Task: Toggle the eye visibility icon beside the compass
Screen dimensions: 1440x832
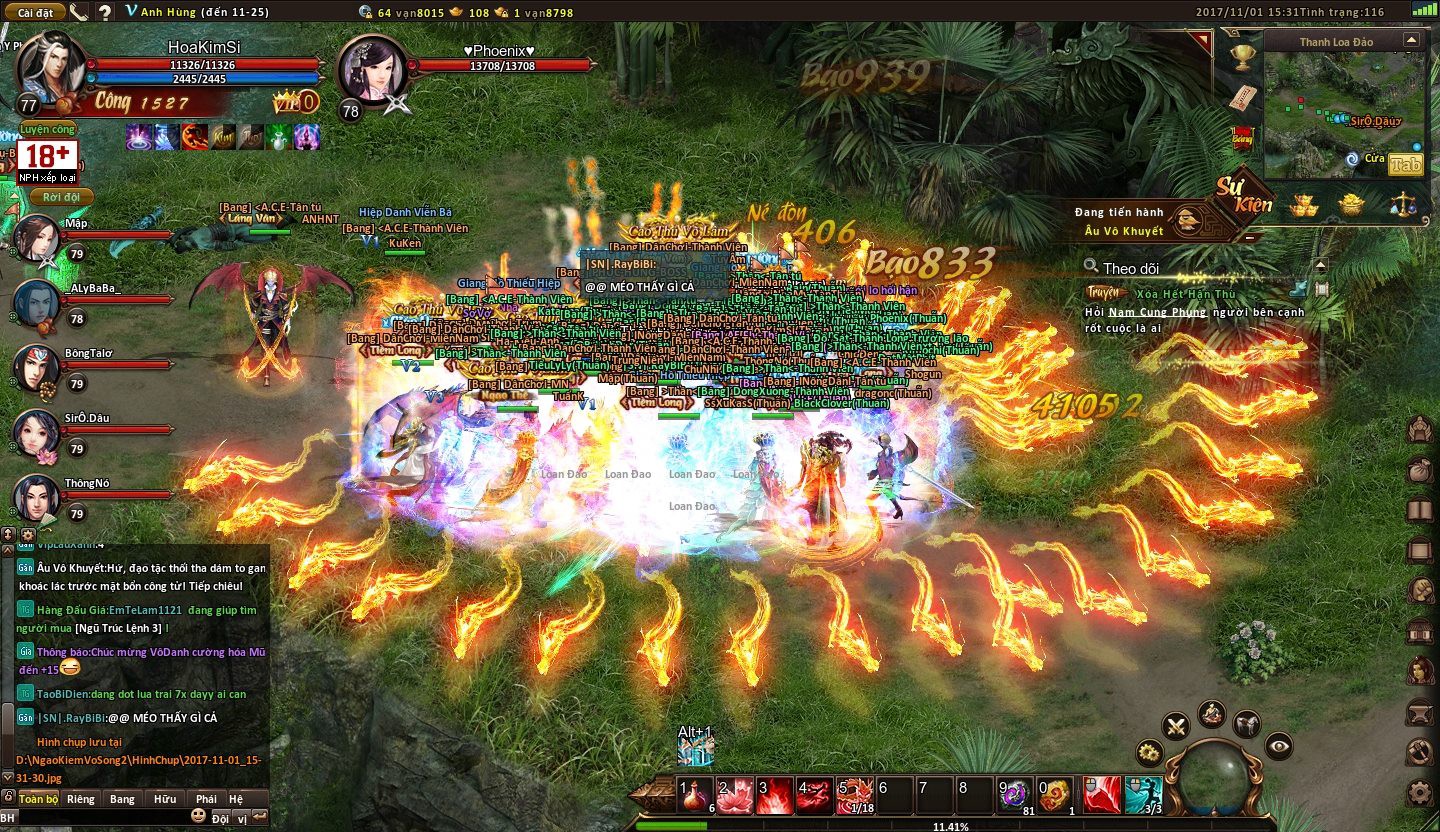Action: pyautogui.click(x=1279, y=746)
